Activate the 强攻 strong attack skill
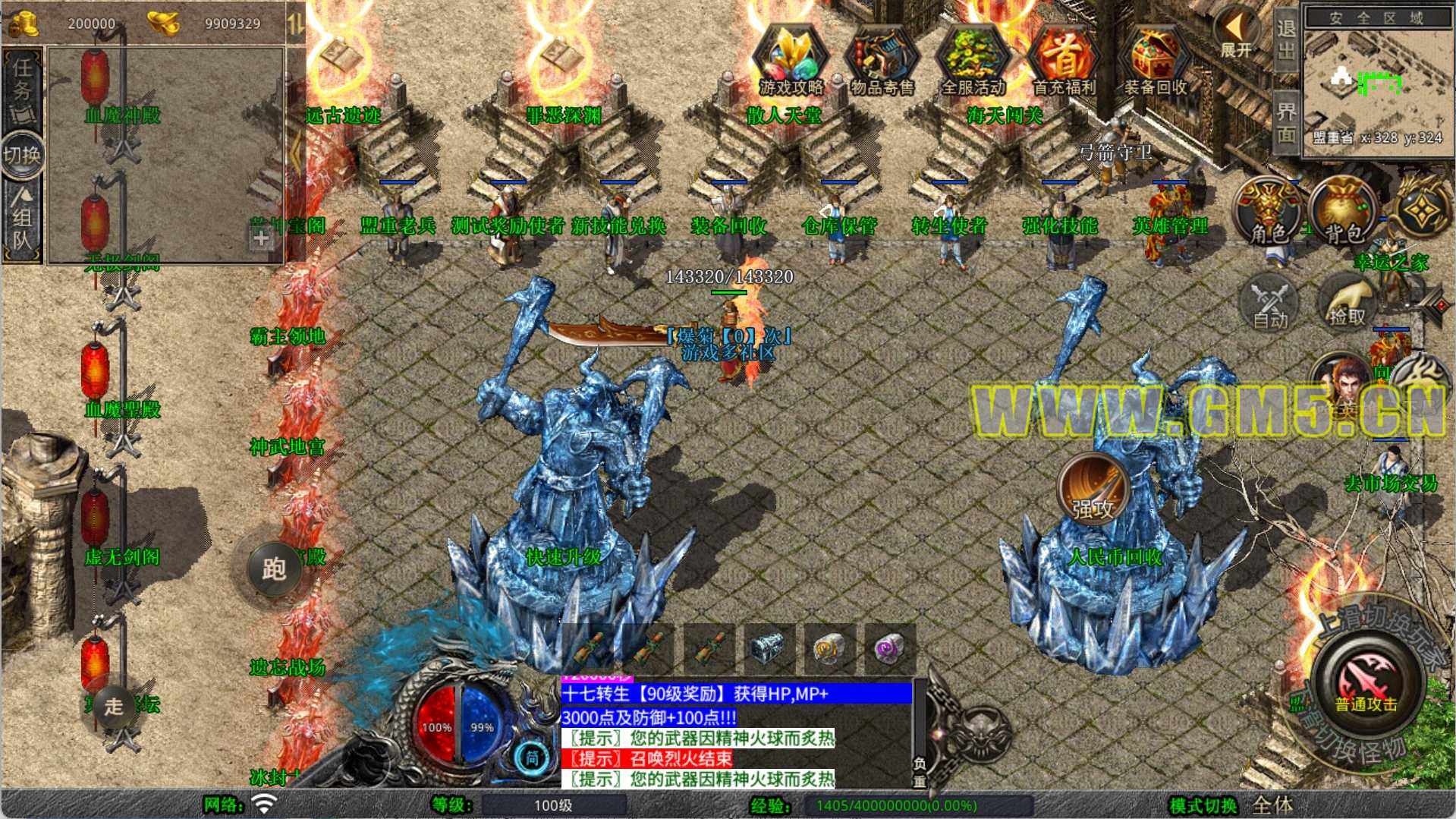The image size is (1456, 819). pos(1093,490)
